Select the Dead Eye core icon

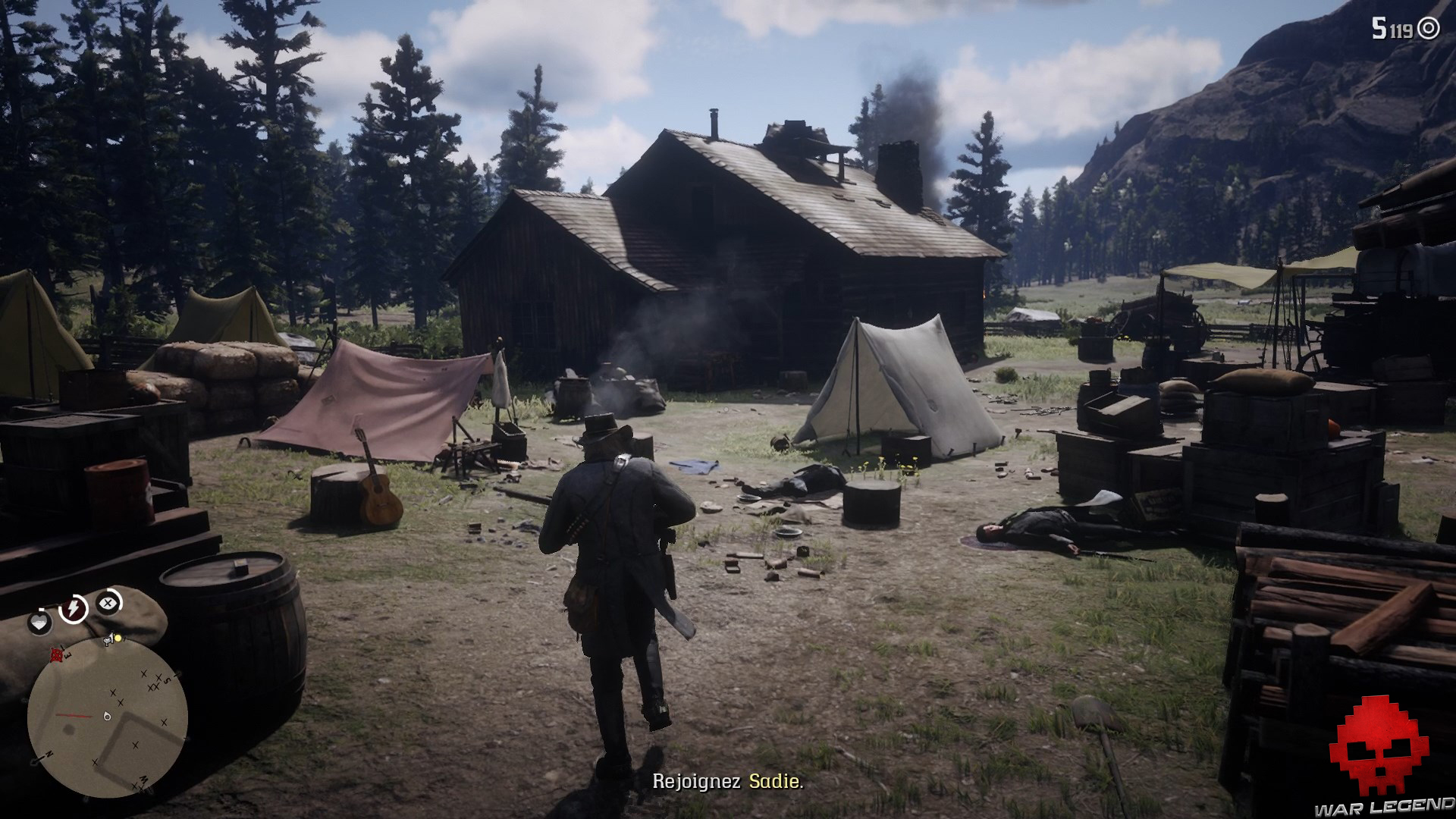coord(107,604)
